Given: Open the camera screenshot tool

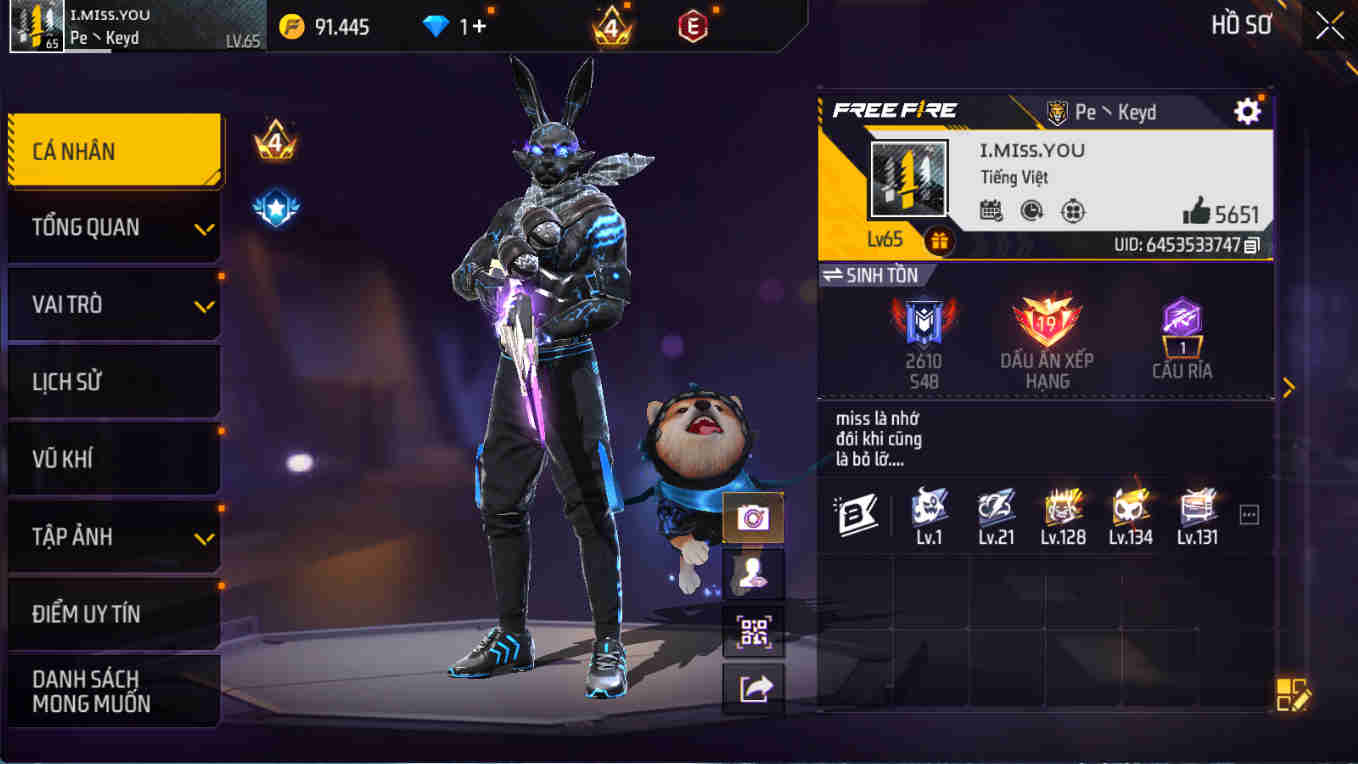Looking at the screenshot, I should 753,518.
